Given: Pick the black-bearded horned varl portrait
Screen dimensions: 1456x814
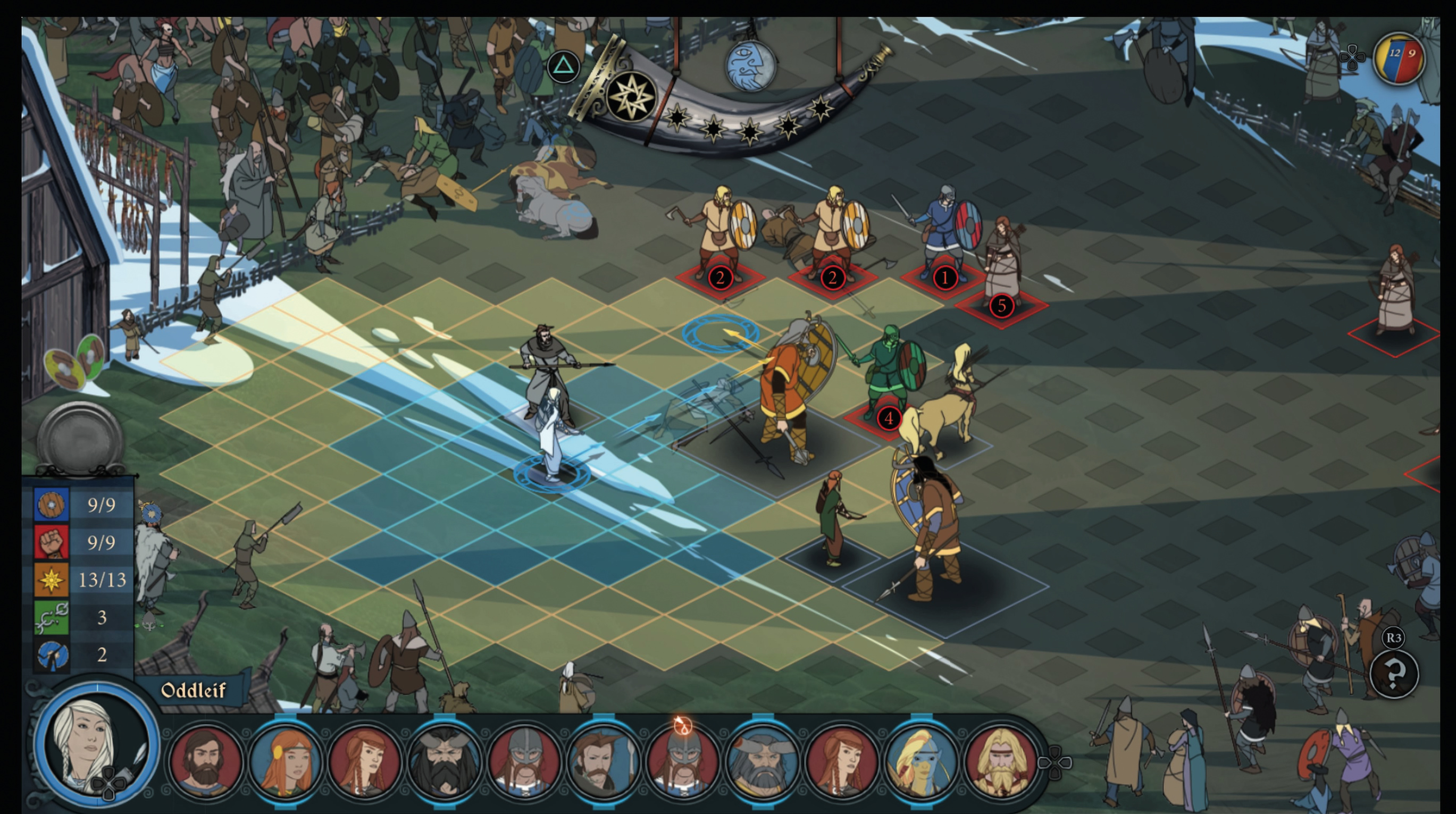Looking at the screenshot, I should tap(445, 759).
